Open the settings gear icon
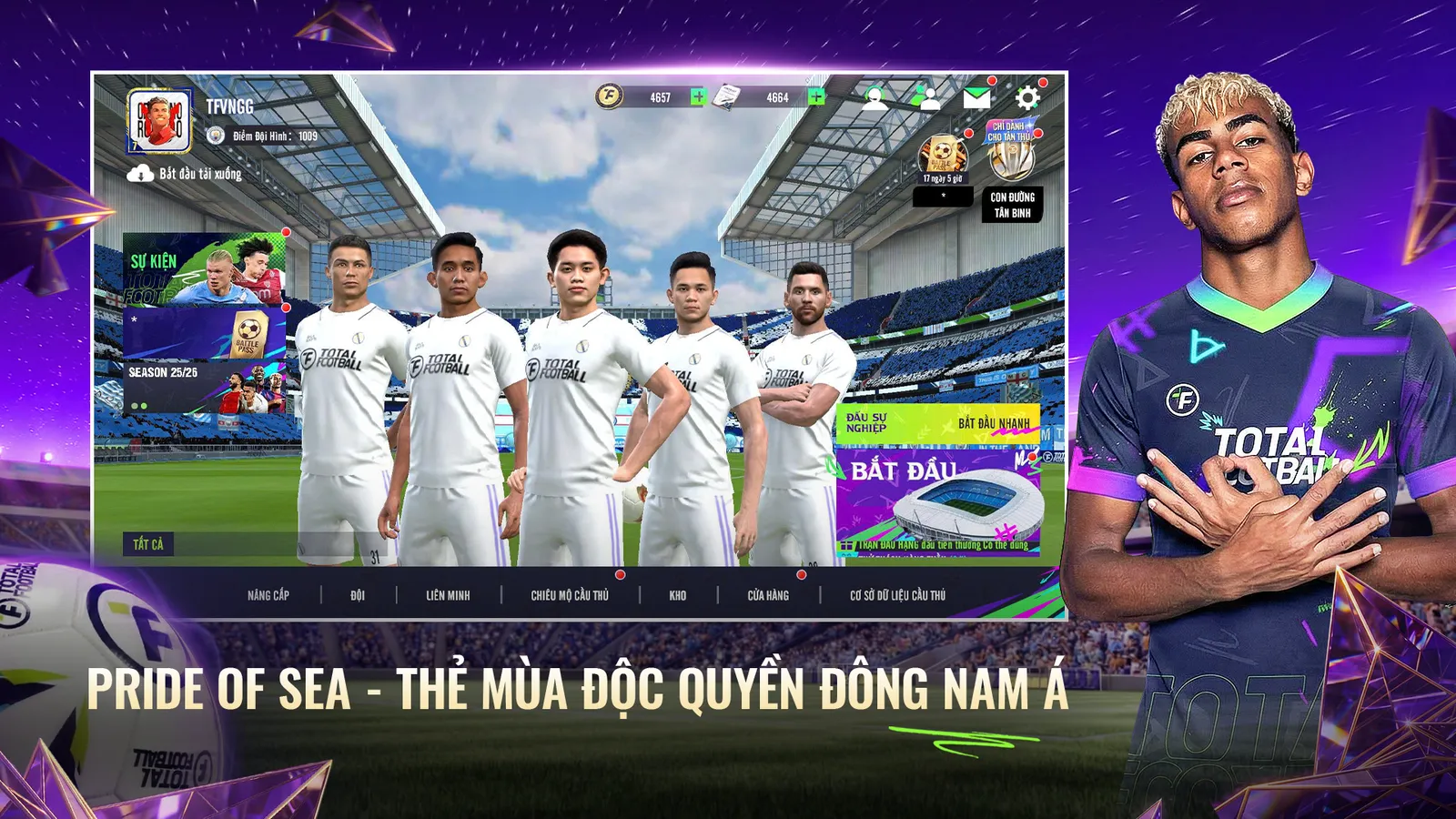This screenshot has height=819, width=1456. [x=1027, y=97]
